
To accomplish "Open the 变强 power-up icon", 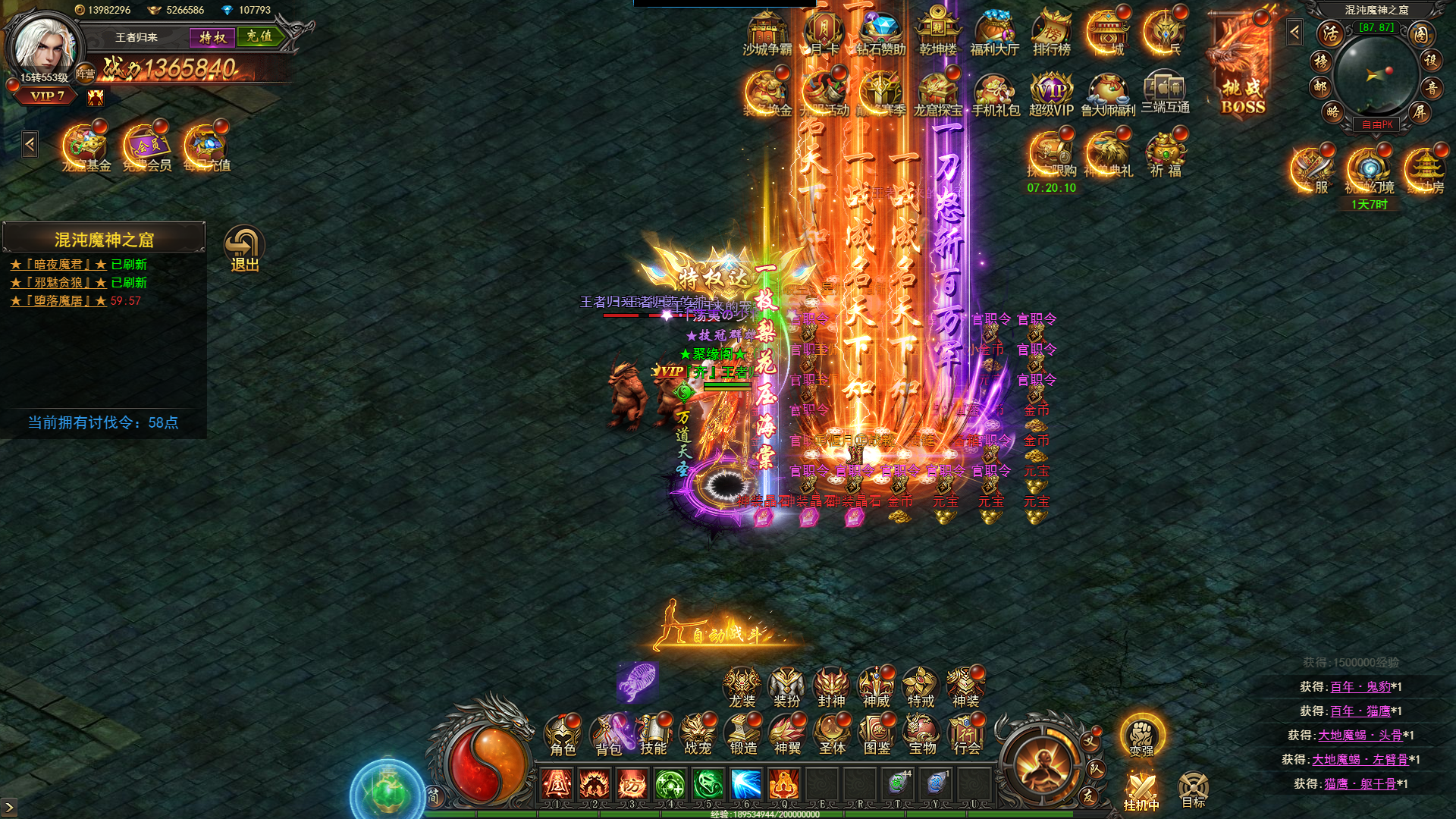I will pyautogui.click(x=1141, y=736).
